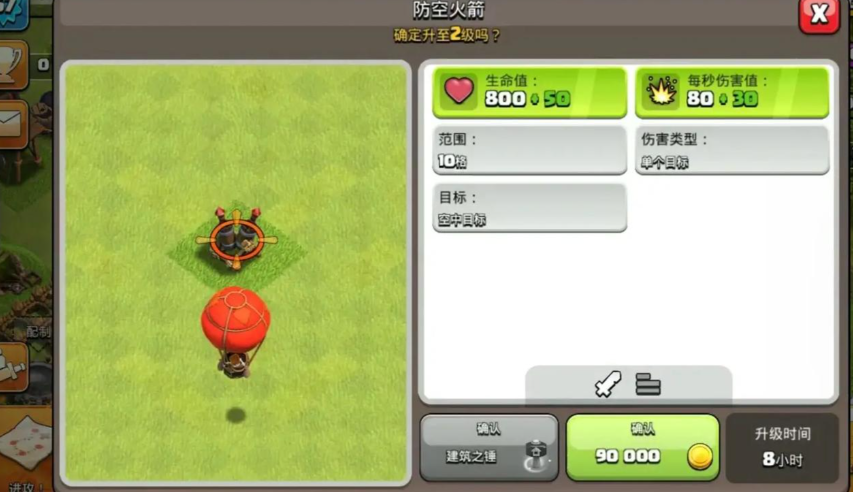Image resolution: width=853 pixels, height=492 pixels.
Task: Open the sword and bars stats tab
Action: pyautogui.click(x=628, y=384)
